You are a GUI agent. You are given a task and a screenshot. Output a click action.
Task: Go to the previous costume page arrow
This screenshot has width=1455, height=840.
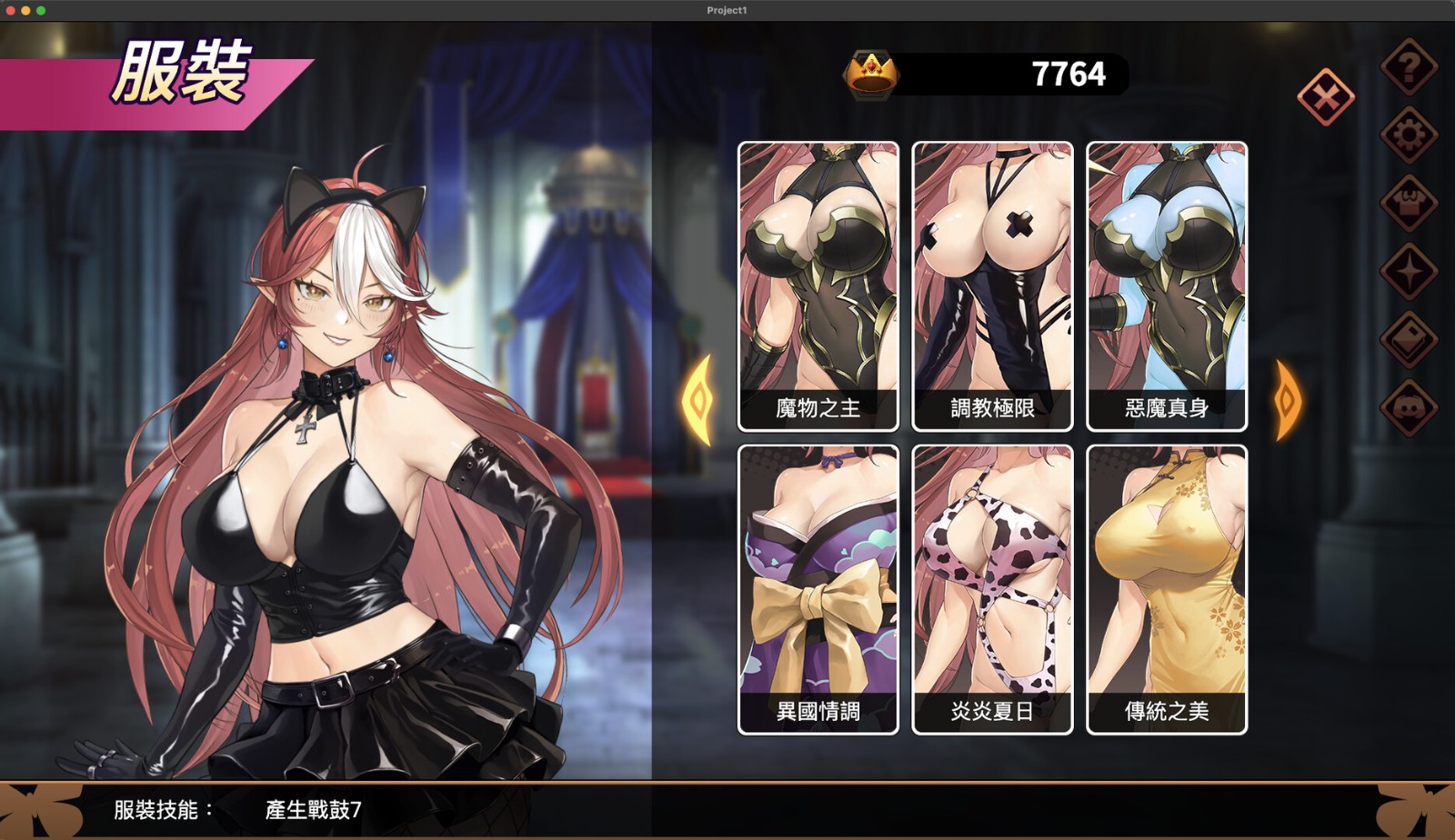pyautogui.click(x=698, y=400)
